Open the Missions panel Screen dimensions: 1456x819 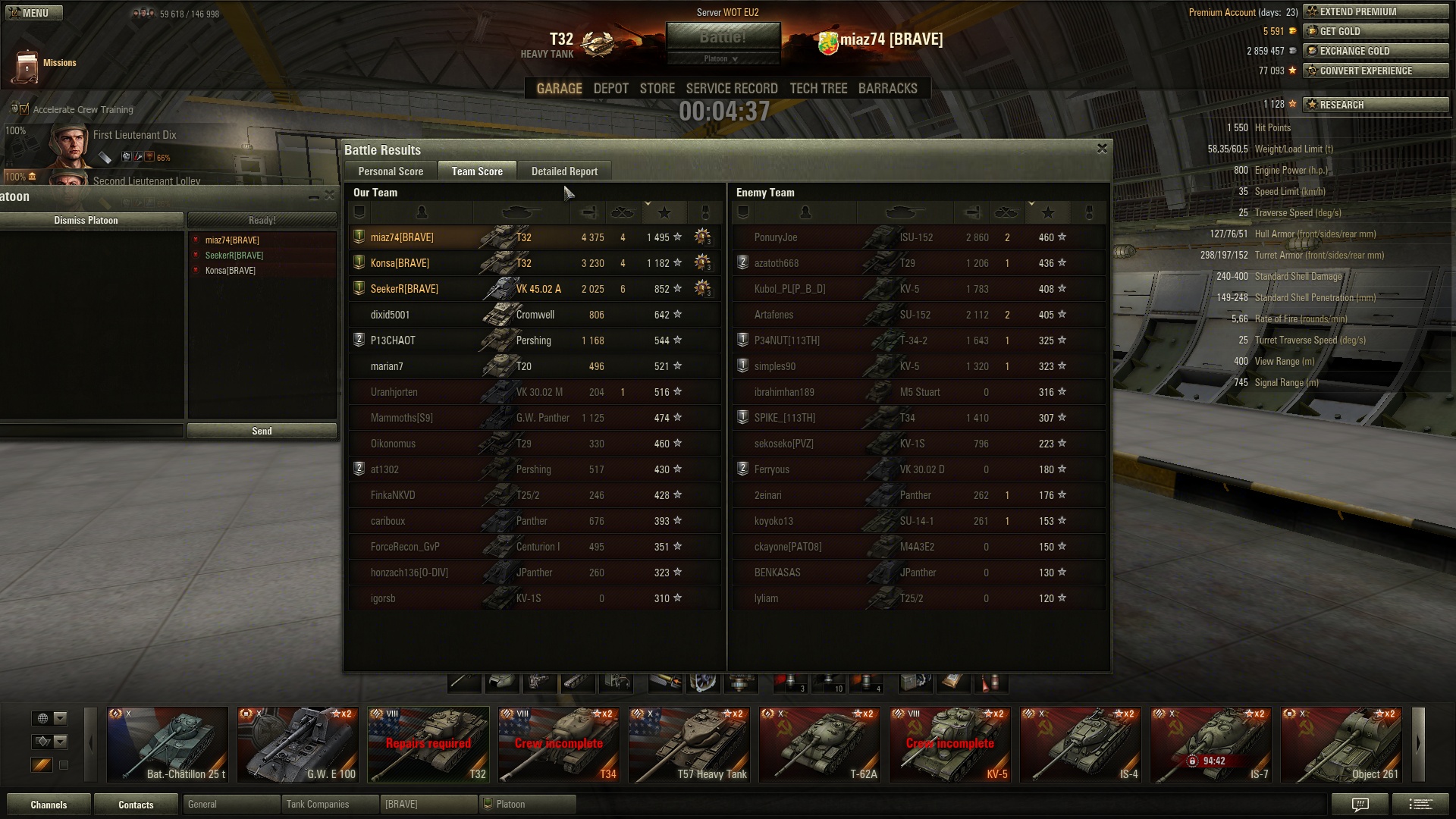tap(44, 64)
